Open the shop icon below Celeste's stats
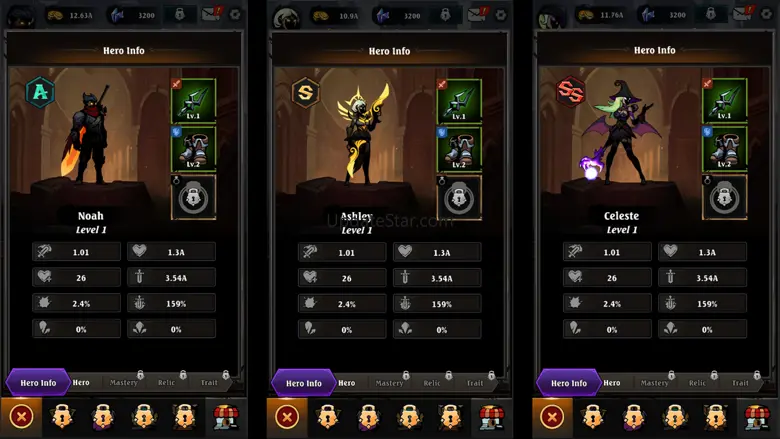Screen dimensions: 780x439 pos(756,417)
